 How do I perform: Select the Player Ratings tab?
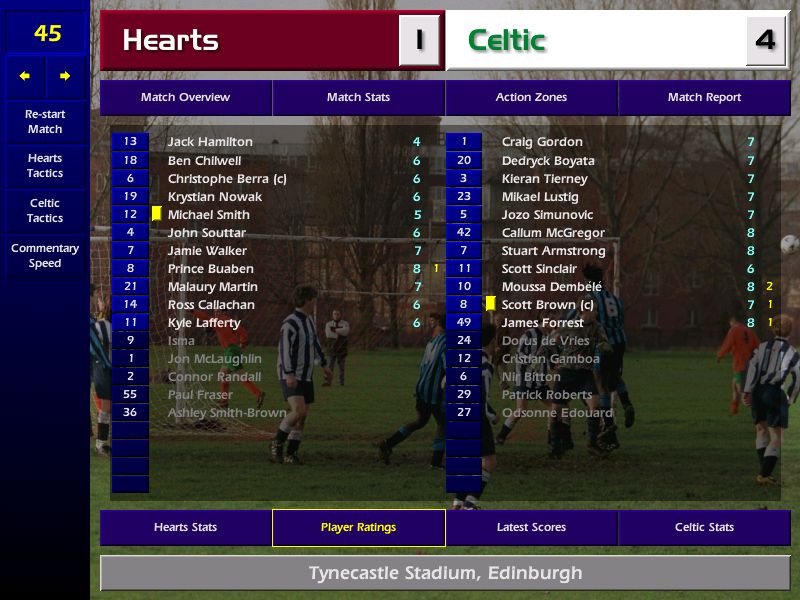(x=358, y=527)
